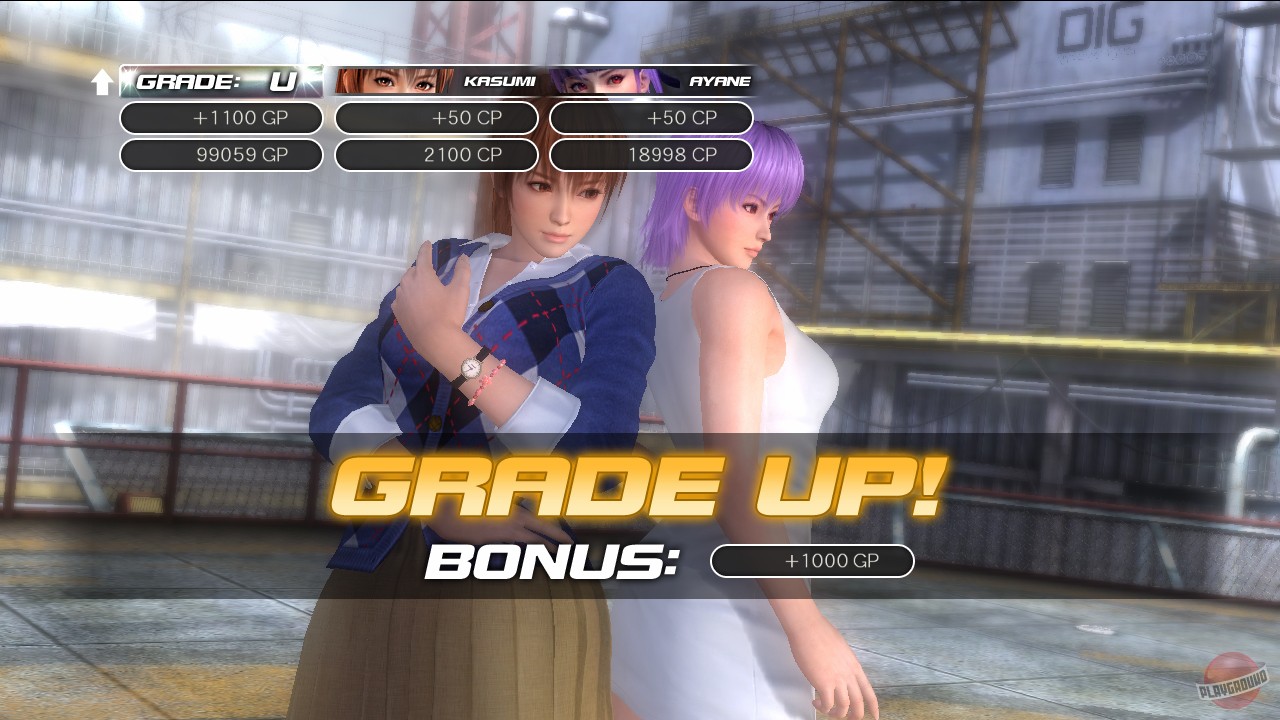Image resolution: width=1280 pixels, height=720 pixels.
Task: Click the +1000 GP bonus button
Action: point(811,562)
